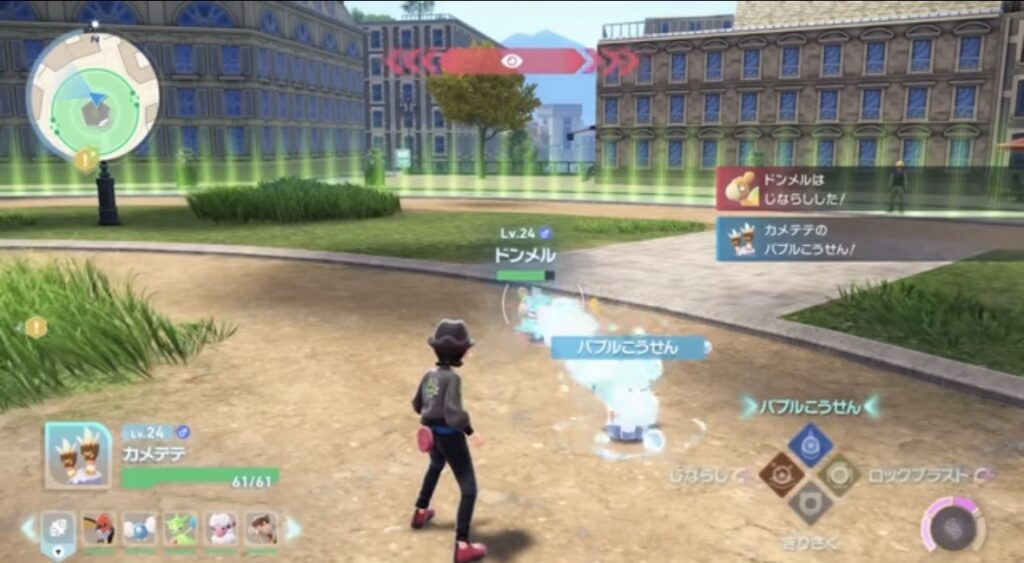Activate the Mega Evolution gauge orb
Screen dimensions: 1024x563
[x=951, y=524]
